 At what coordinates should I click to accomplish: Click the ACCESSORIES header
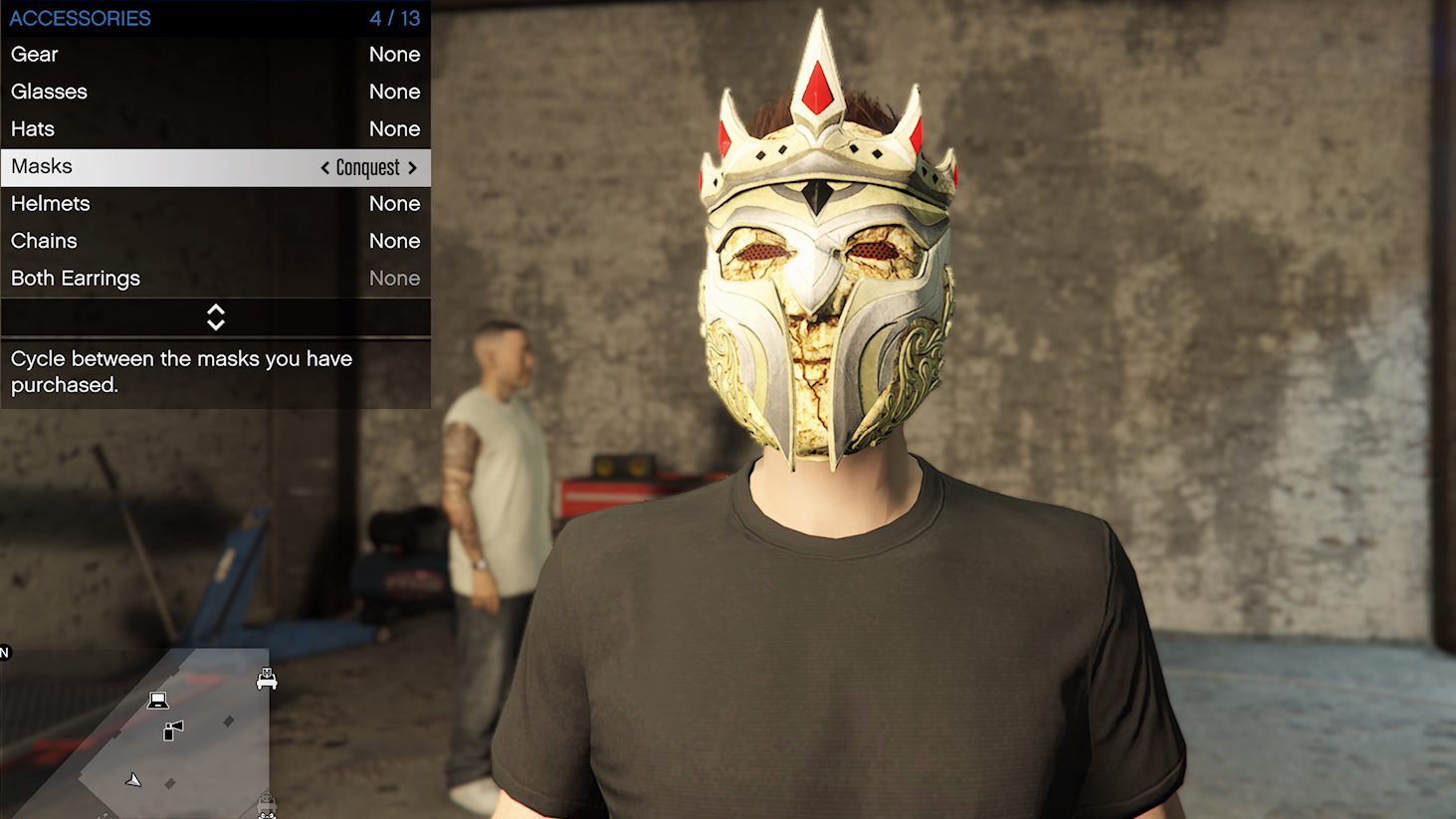click(x=80, y=17)
